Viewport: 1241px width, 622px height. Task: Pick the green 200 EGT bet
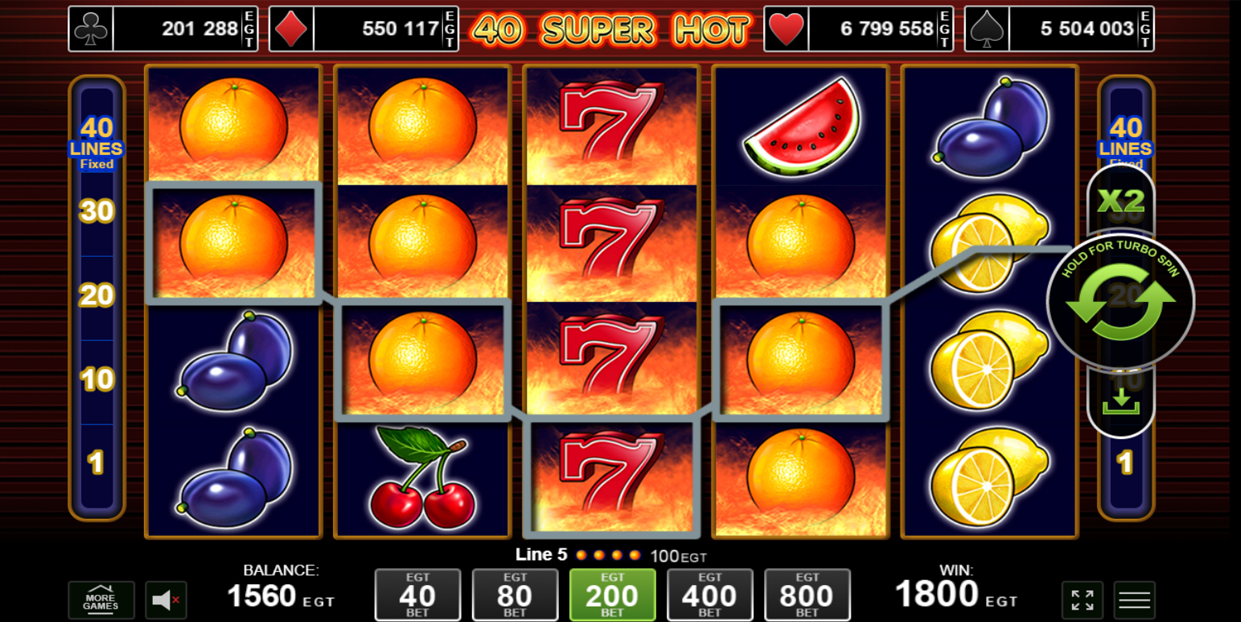click(612, 595)
